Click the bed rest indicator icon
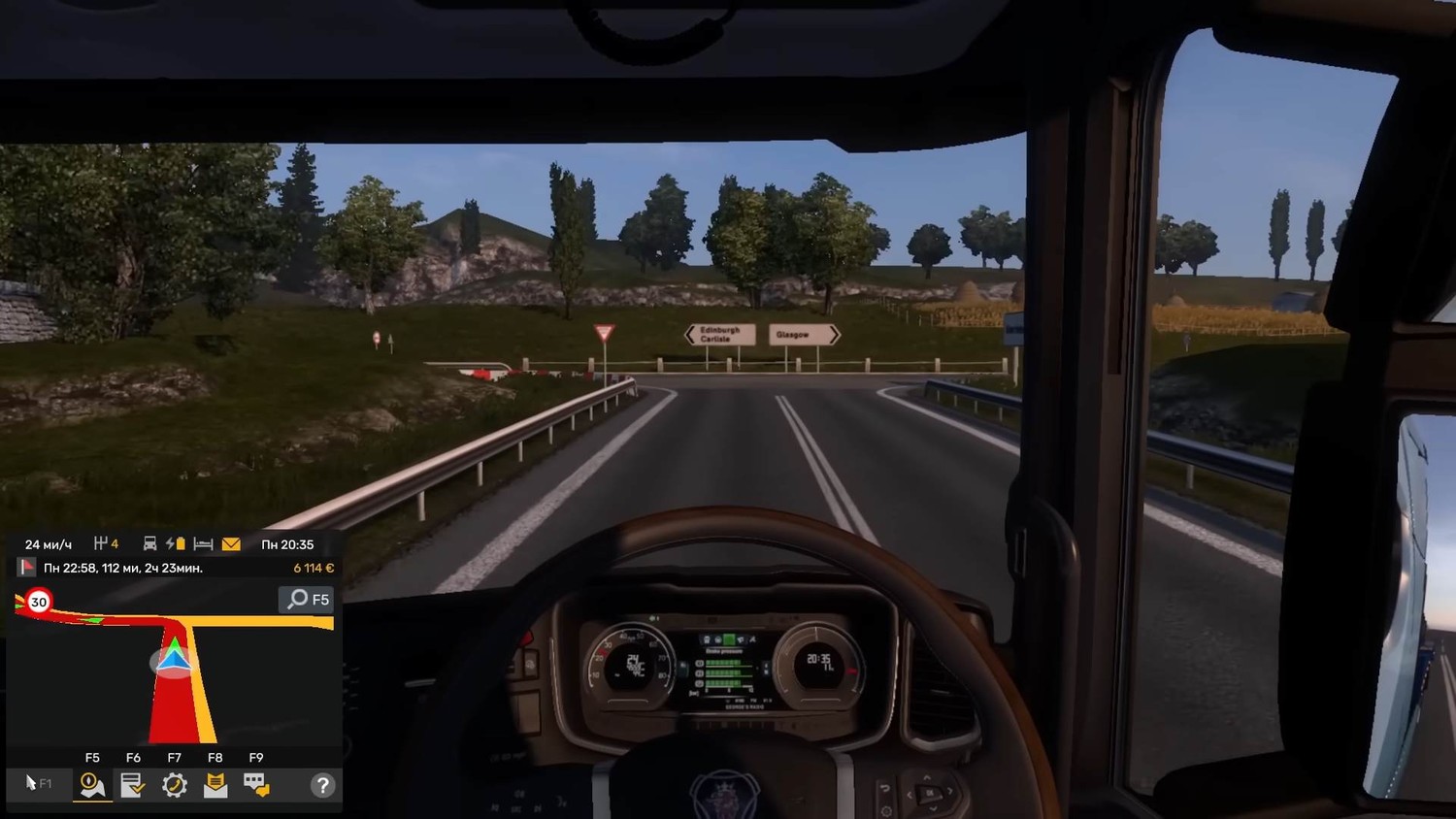 [x=203, y=544]
